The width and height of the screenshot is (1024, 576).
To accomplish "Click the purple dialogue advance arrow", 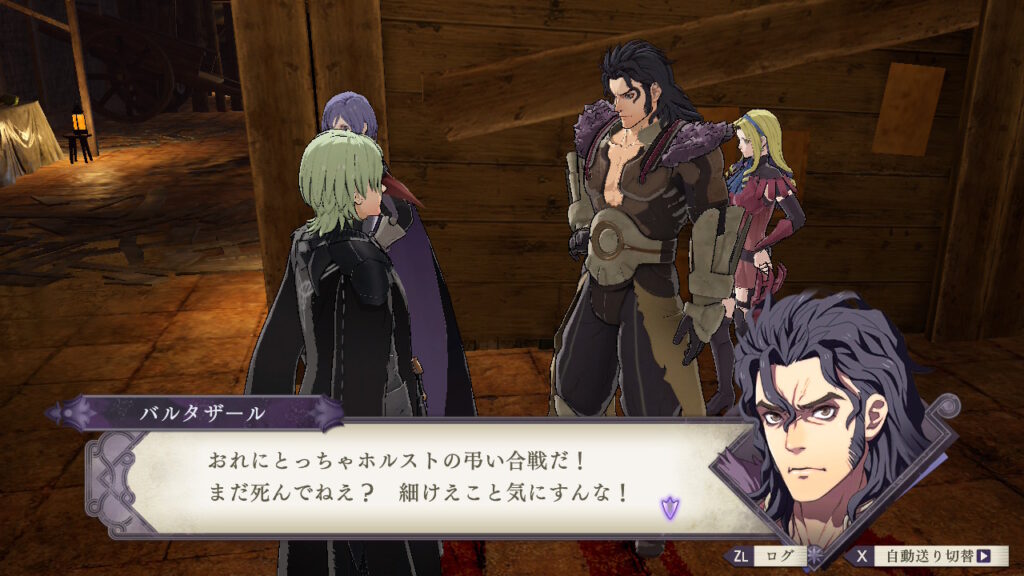I will point(668,508).
